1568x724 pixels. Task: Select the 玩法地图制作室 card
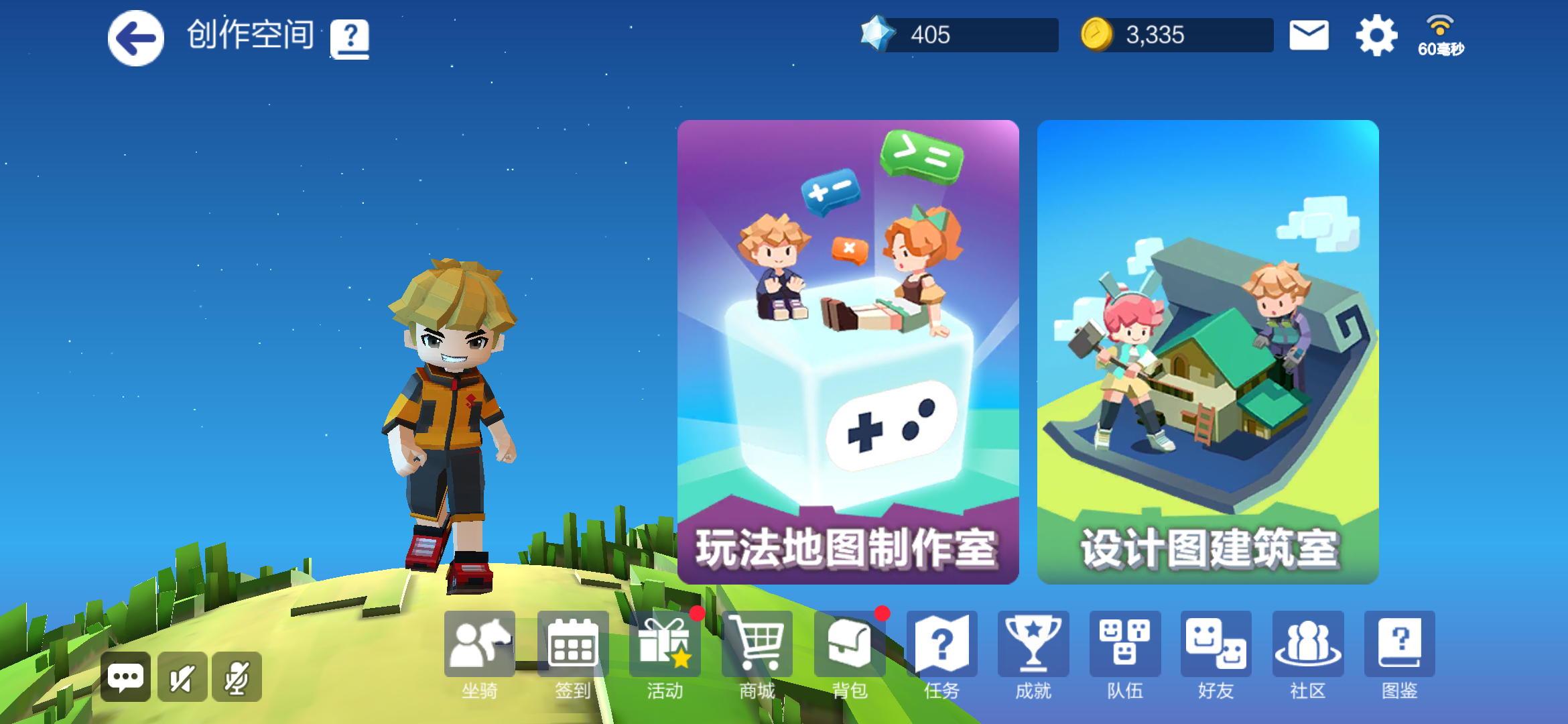click(x=848, y=352)
